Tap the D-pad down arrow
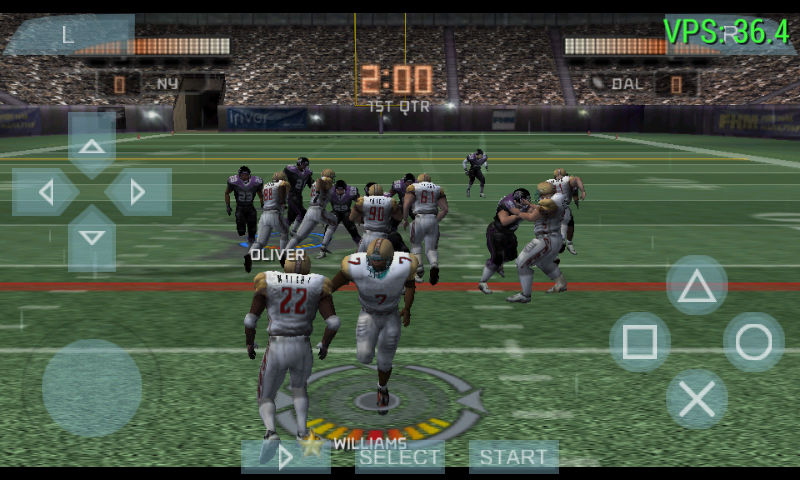The image size is (800, 480). (92, 238)
